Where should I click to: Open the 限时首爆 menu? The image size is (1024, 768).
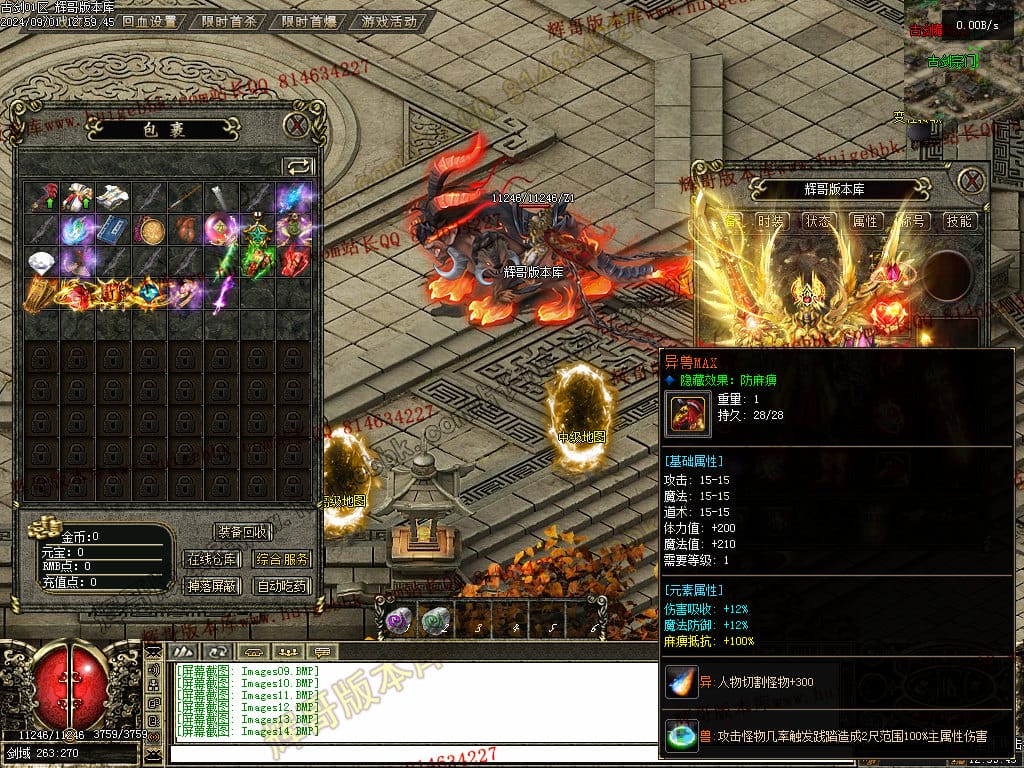pyautogui.click(x=309, y=21)
